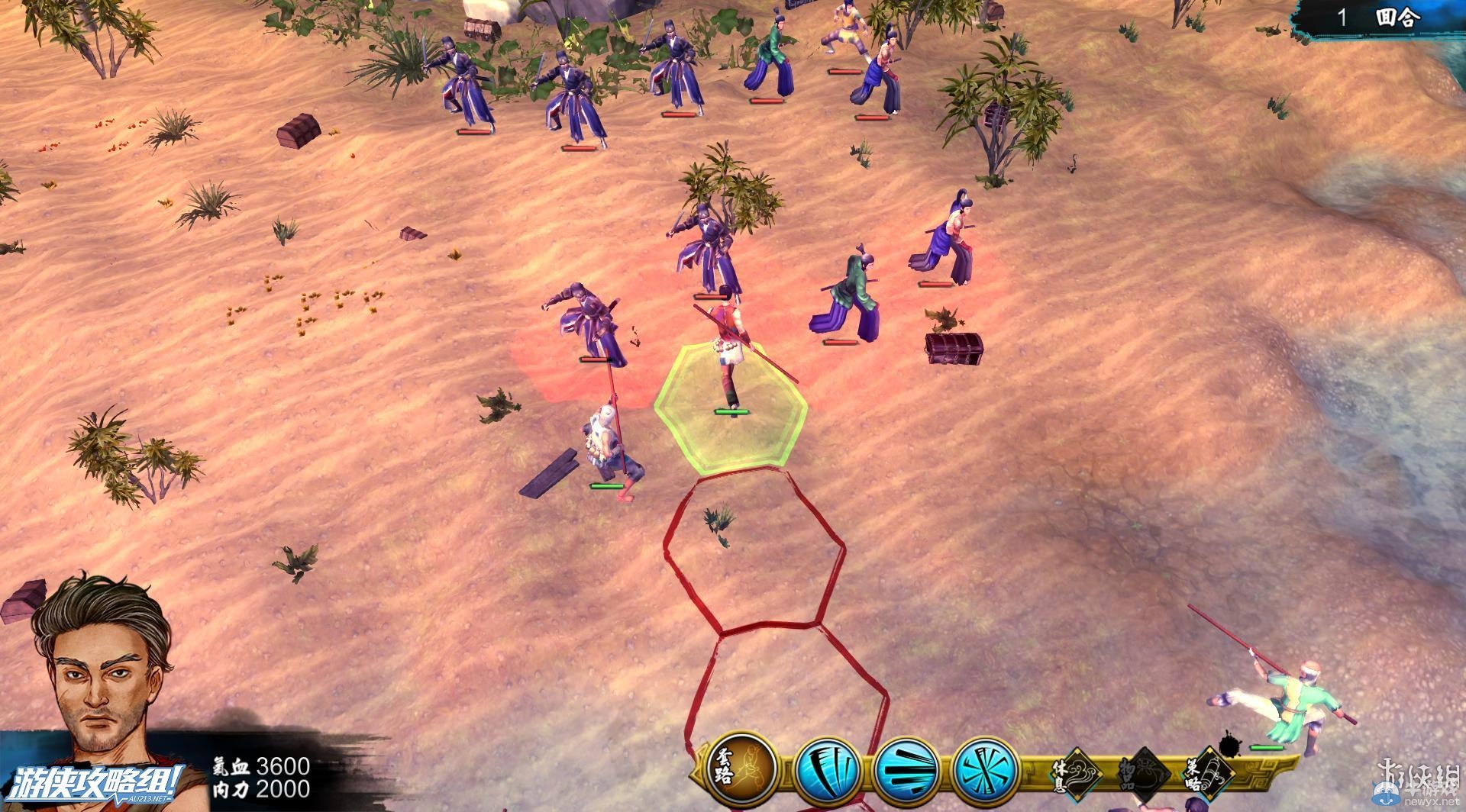
Task: Use the horizontal triple-strike skill
Action: pos(906,768)
